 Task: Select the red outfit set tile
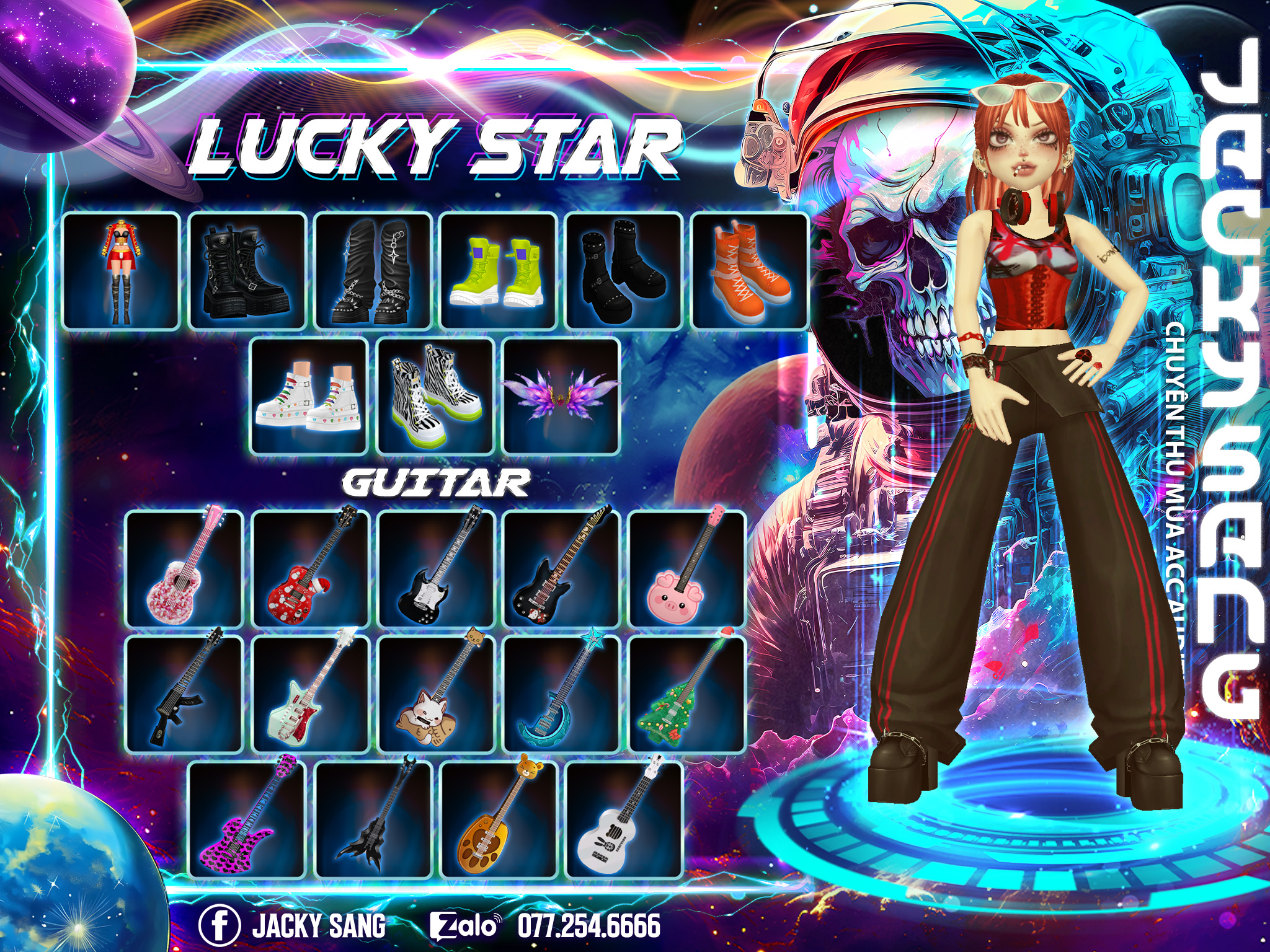tap(122, 271)
